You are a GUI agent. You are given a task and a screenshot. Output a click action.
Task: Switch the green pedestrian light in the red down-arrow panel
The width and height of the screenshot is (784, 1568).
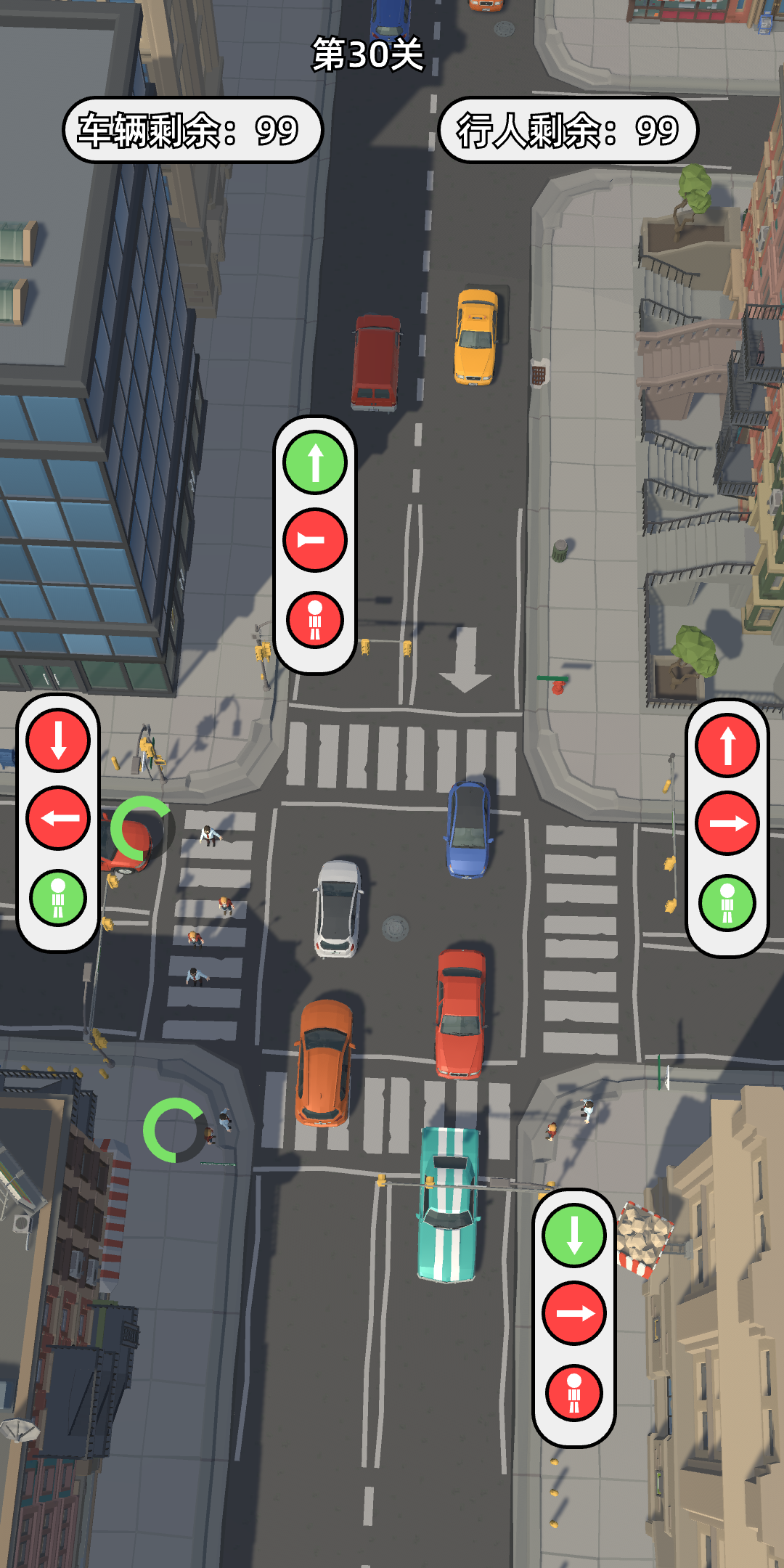pyautogui.click(x=58, y=898)
